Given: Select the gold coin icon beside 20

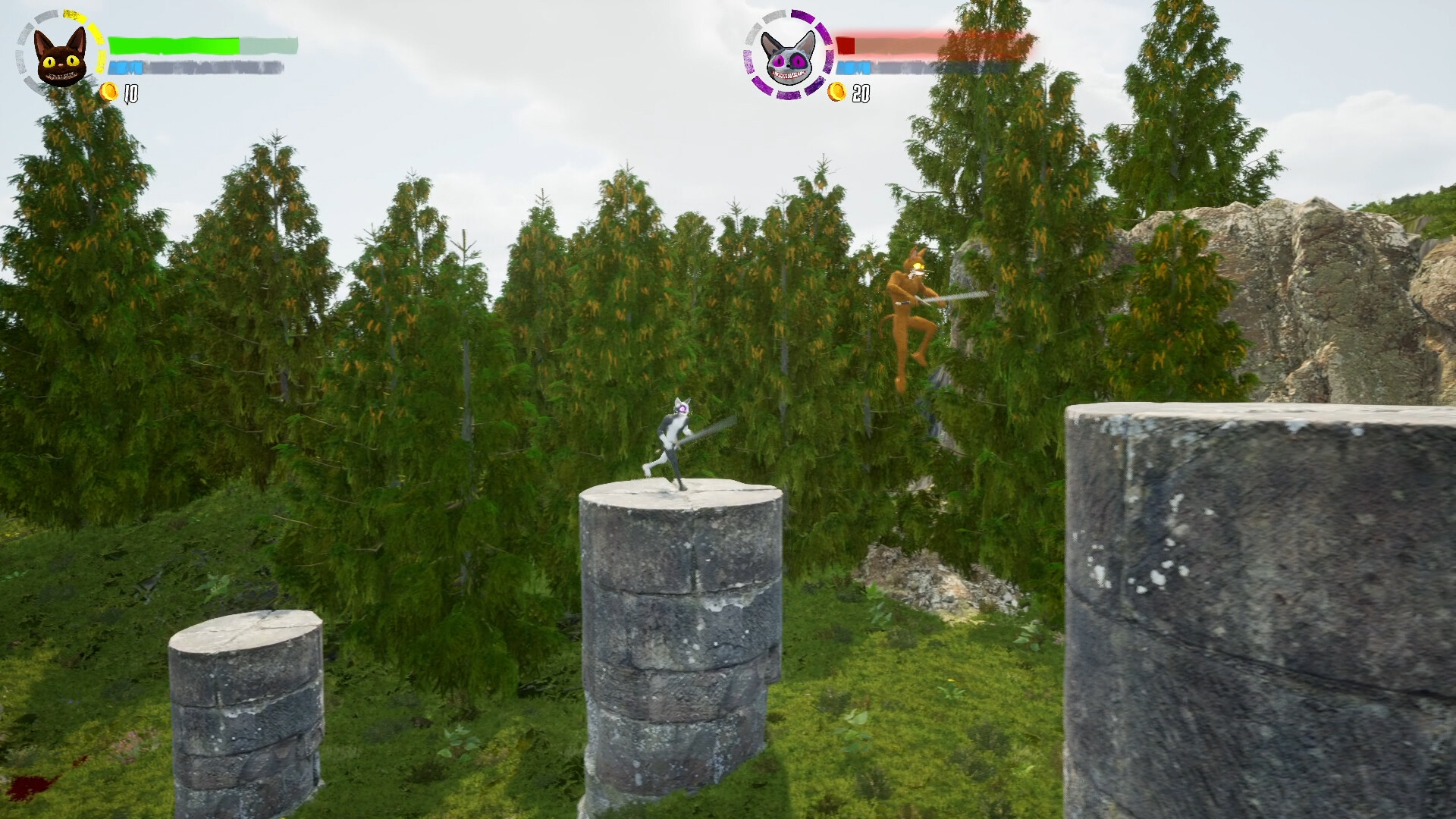Looking at the screenshot, I should tap(838, 93).
